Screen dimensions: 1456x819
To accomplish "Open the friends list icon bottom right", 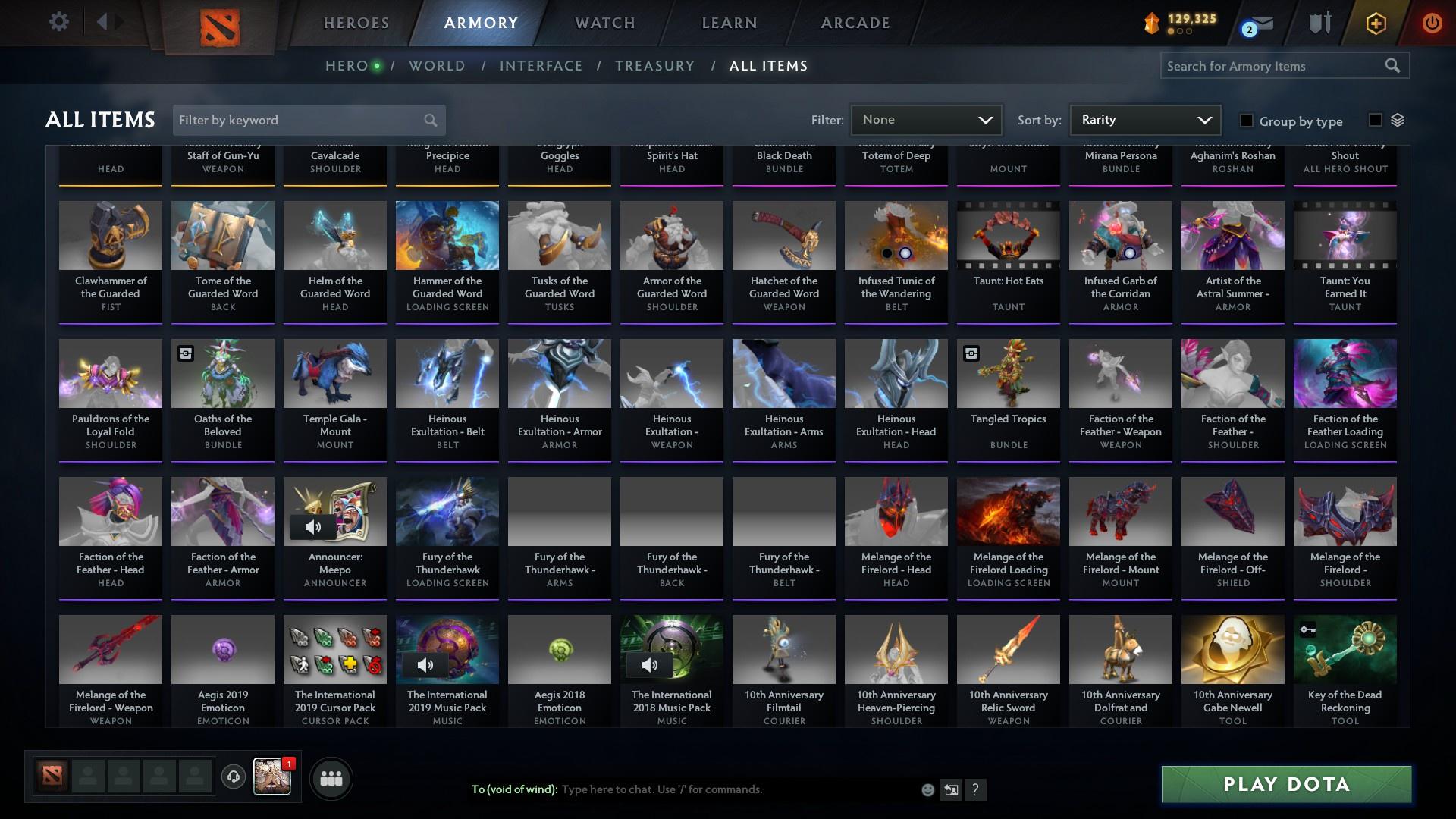I will [x=331, y=778].
